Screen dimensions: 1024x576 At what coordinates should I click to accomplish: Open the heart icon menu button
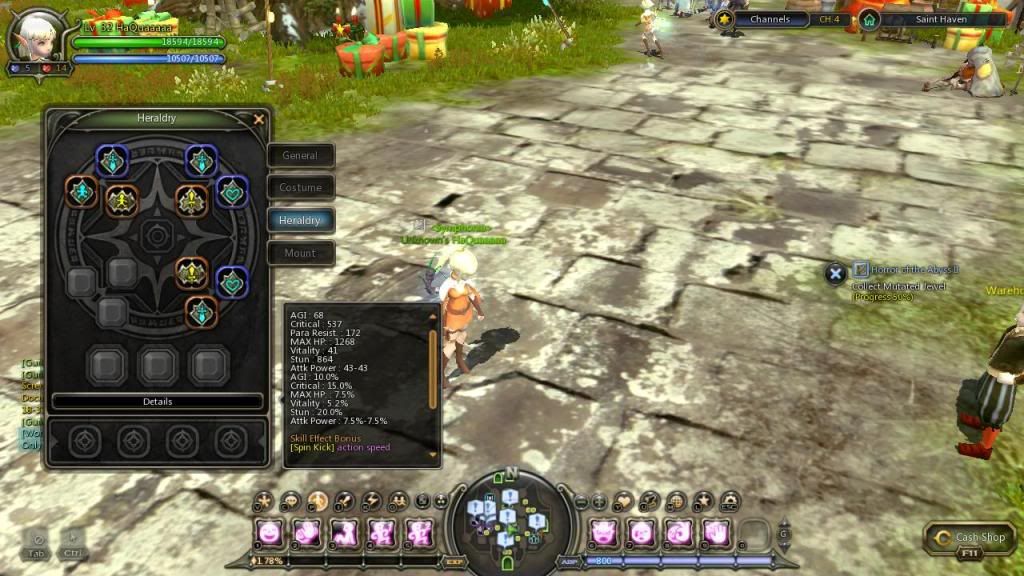623,501
